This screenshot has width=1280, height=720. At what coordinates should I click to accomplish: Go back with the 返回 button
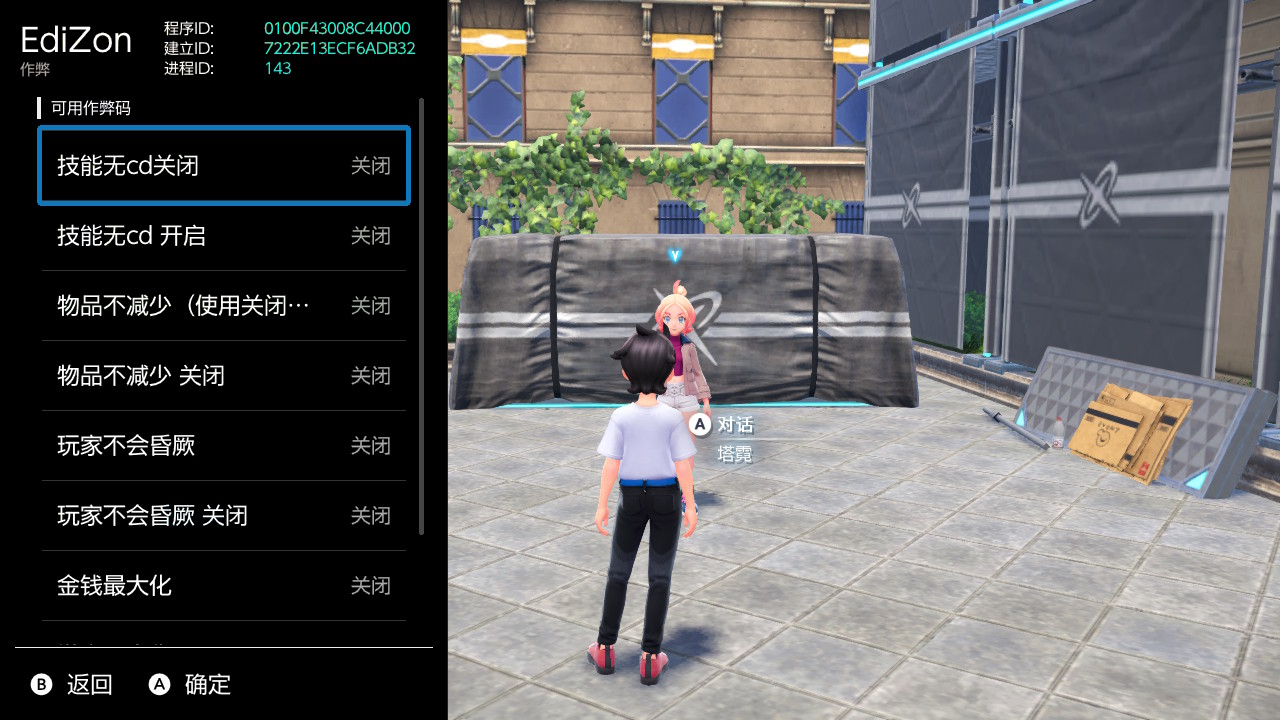(x=72, y=685)
